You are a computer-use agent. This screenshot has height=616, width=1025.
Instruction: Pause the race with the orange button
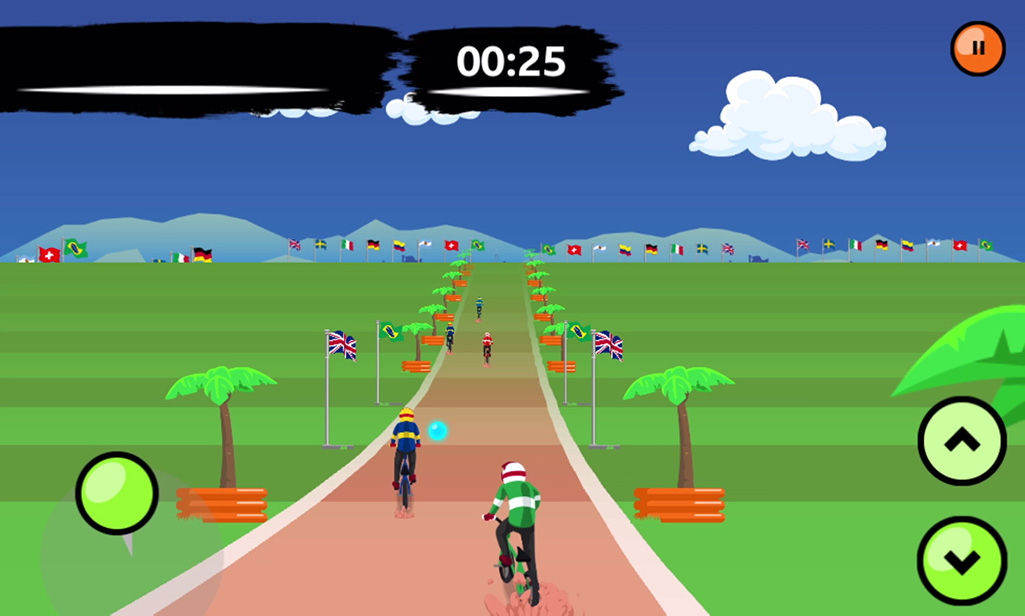tap(977, 48)
